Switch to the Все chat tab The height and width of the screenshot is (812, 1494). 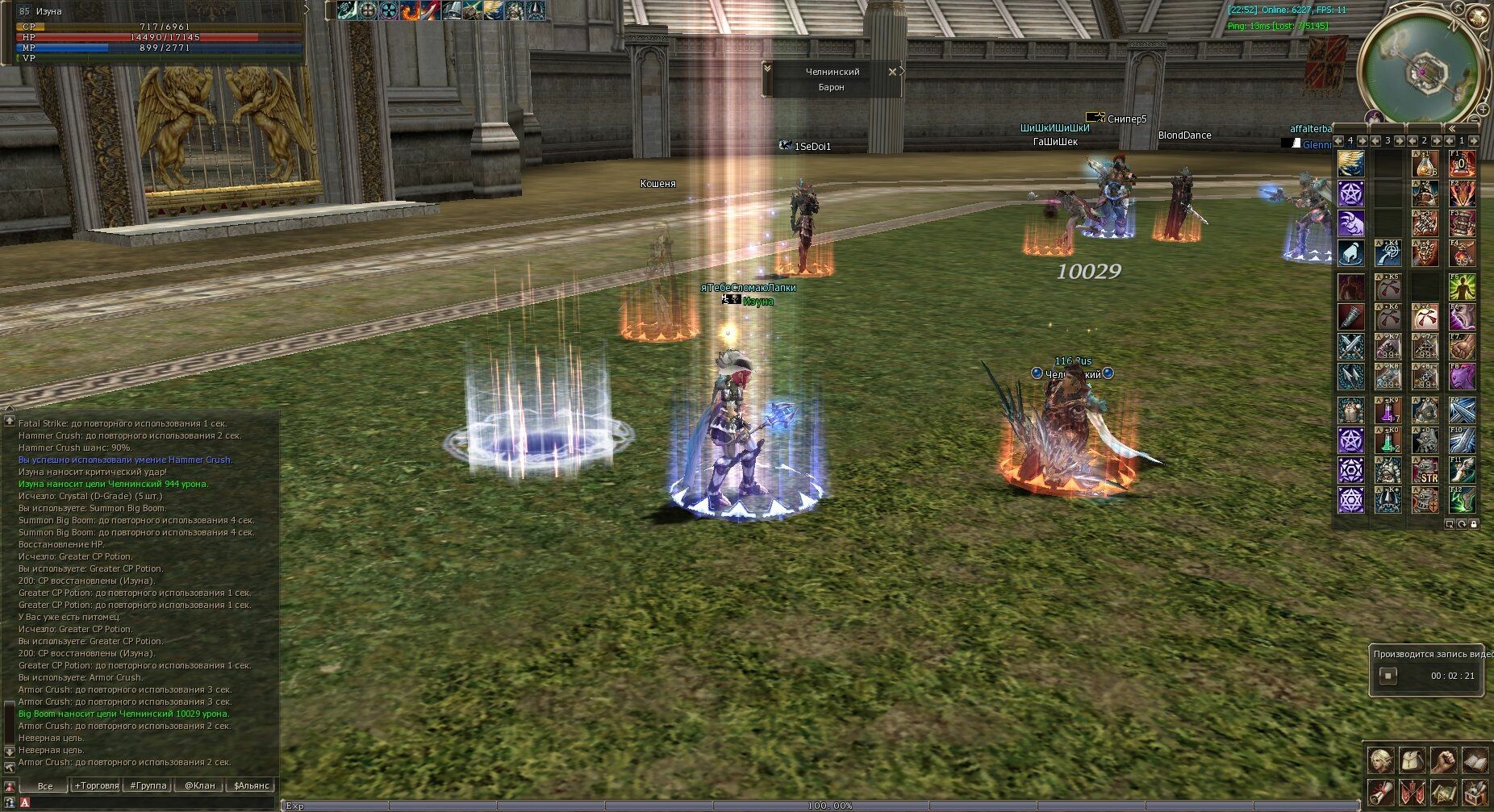point(45,785)
